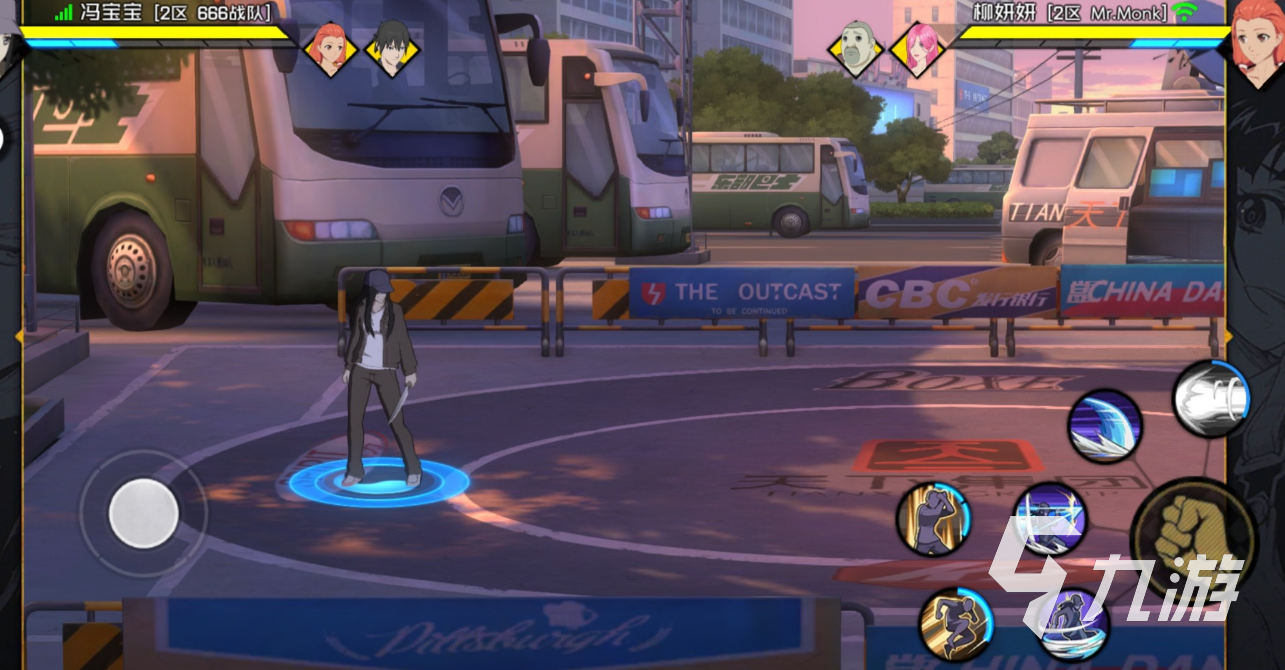Trigger the golden guard stance skill
The image size is (1285, 670).
[x=933, y=519]
